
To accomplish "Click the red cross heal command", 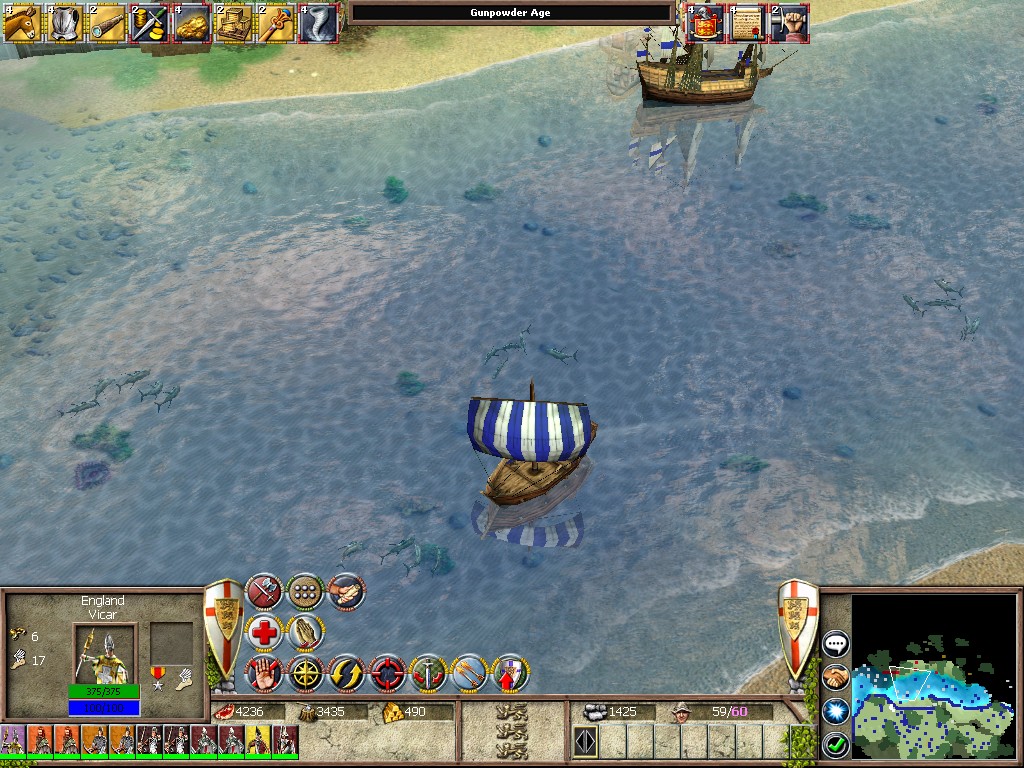I will [x=264, y=633].
